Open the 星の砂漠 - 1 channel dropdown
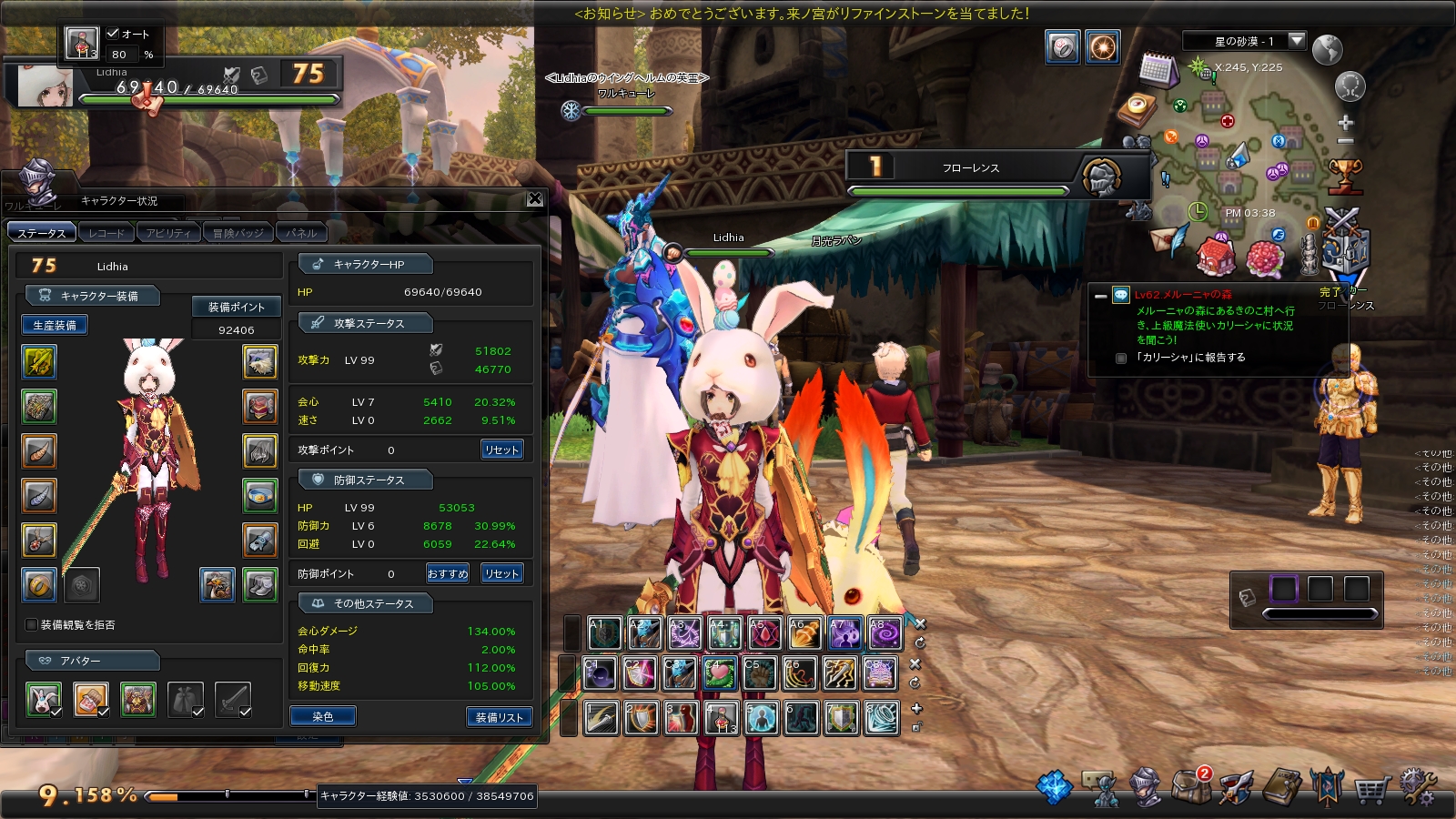 click(x=1297, y=41)
